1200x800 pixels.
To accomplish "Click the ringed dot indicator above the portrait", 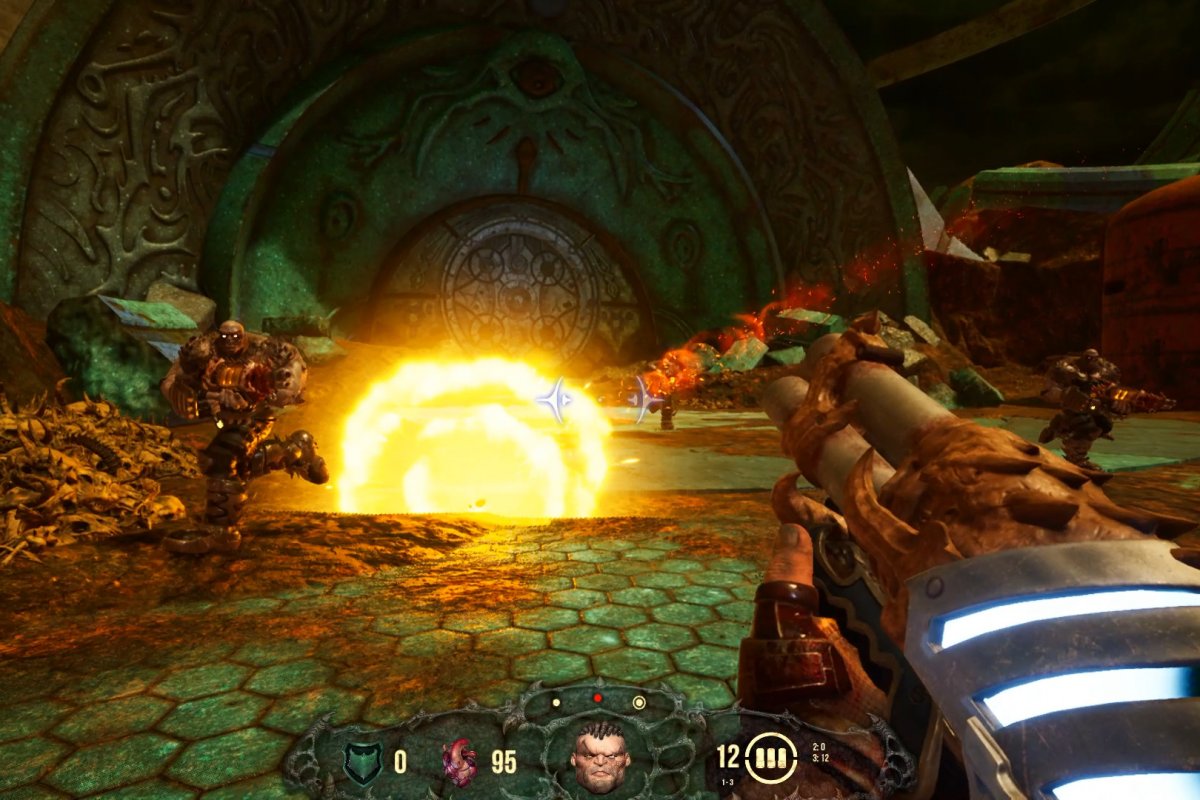I will pos(639,703).
